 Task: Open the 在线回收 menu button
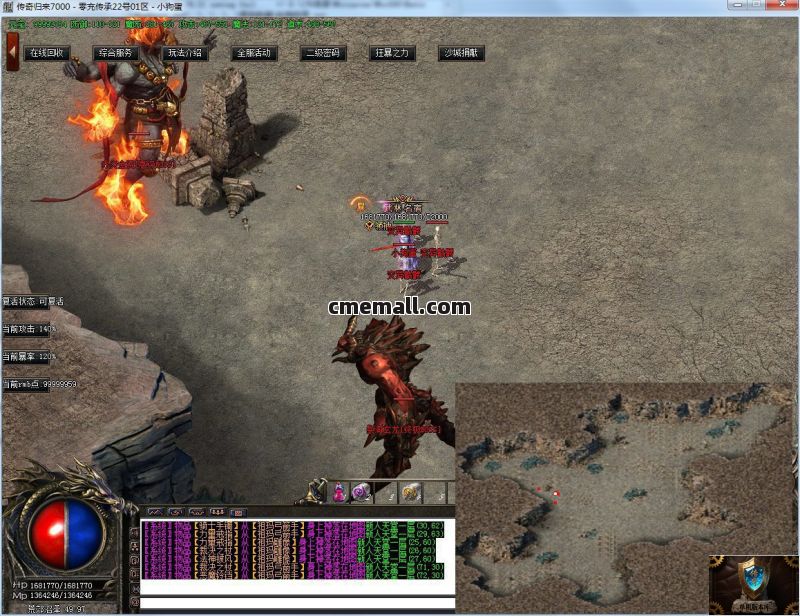click(x=47, y=53)
